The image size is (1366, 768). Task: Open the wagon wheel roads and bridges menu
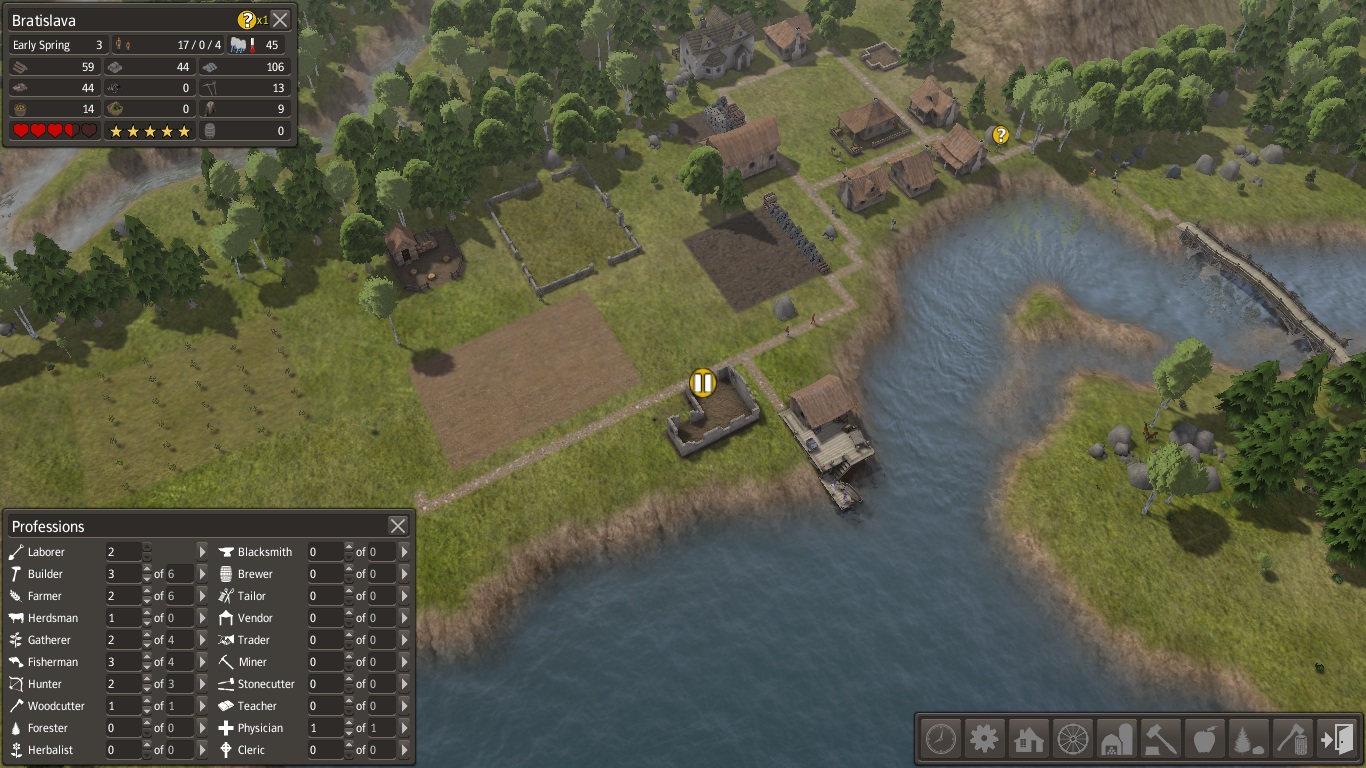click(x=1072, y=740)
